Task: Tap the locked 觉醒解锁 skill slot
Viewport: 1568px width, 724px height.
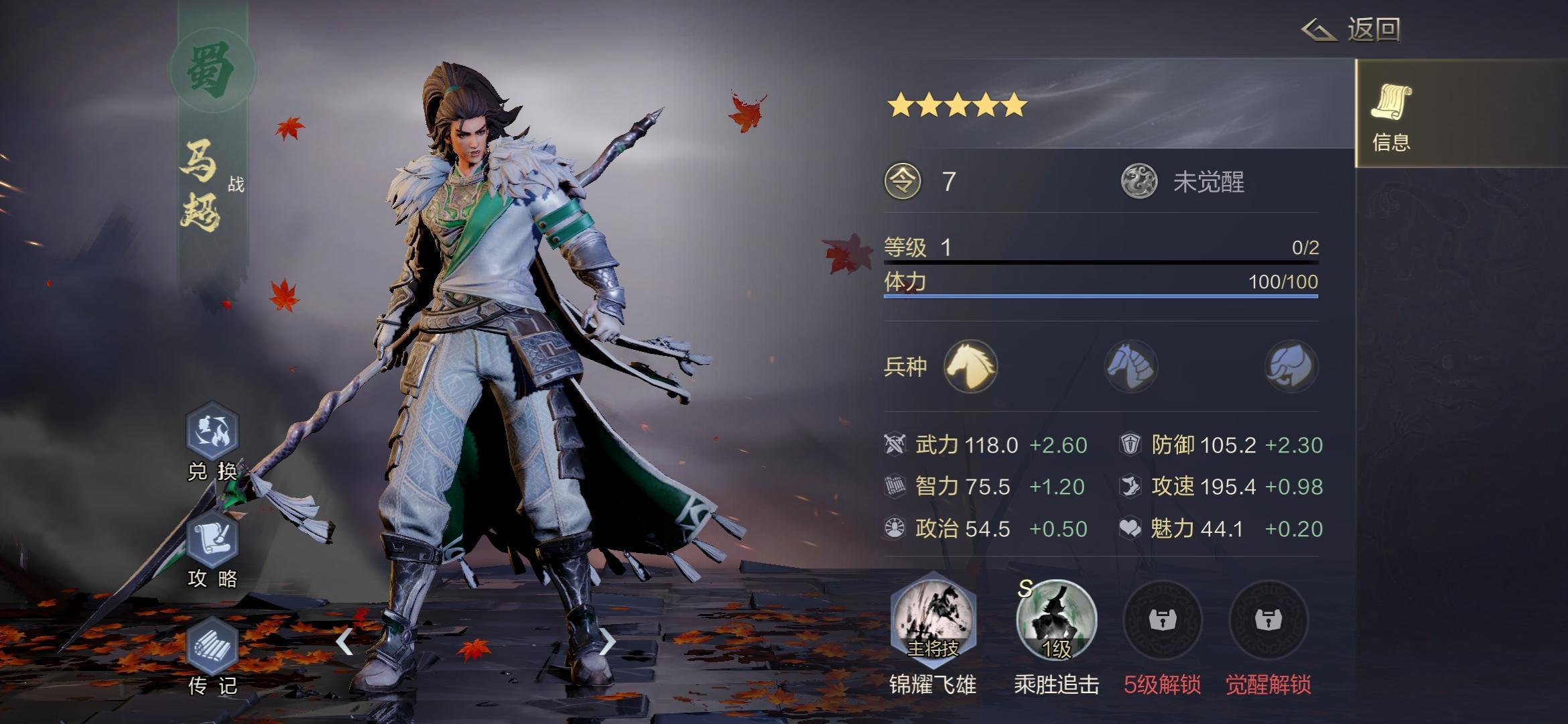Action: tap(1268, 620)
